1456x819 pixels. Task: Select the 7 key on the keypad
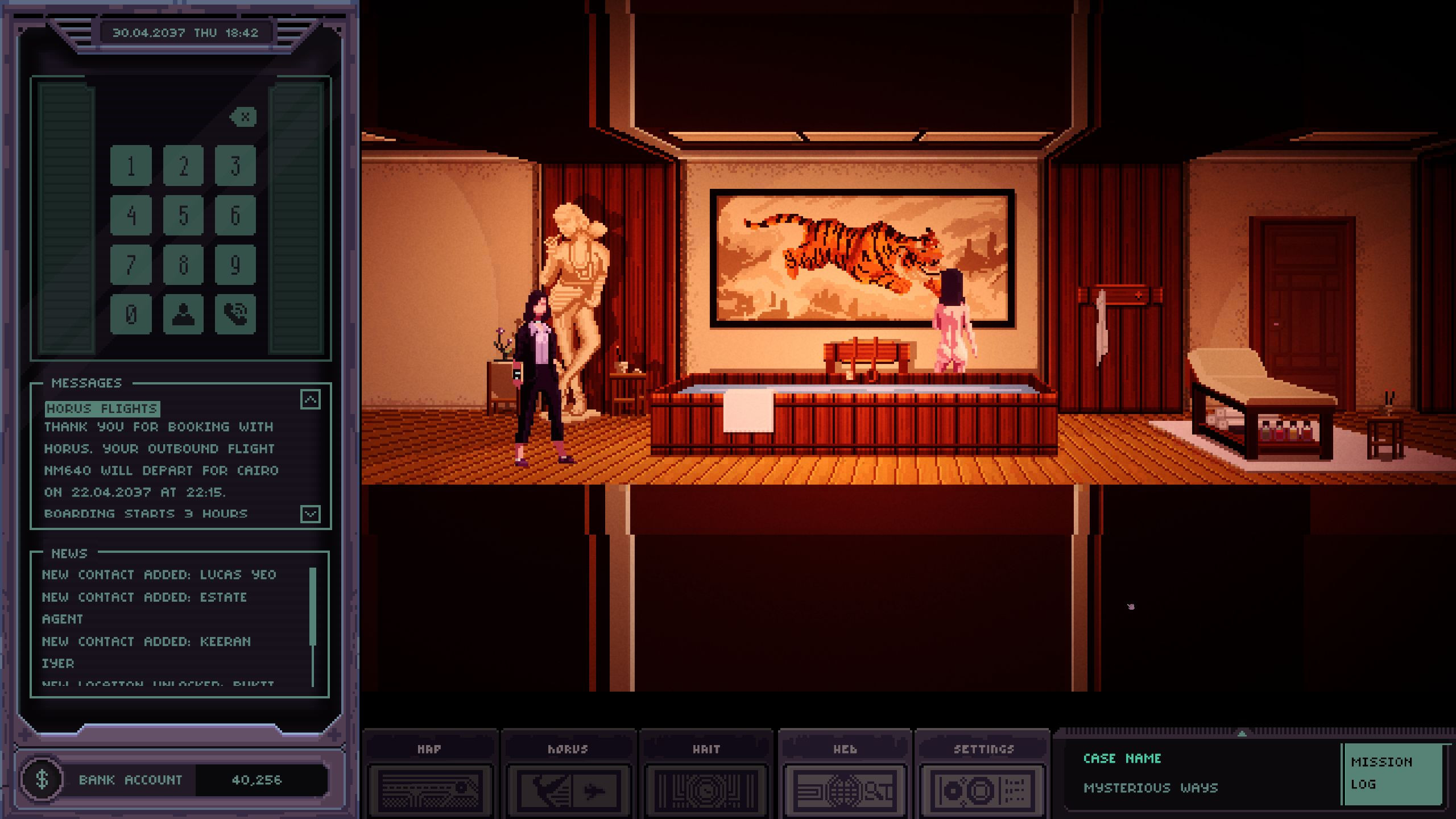point(131,264)
